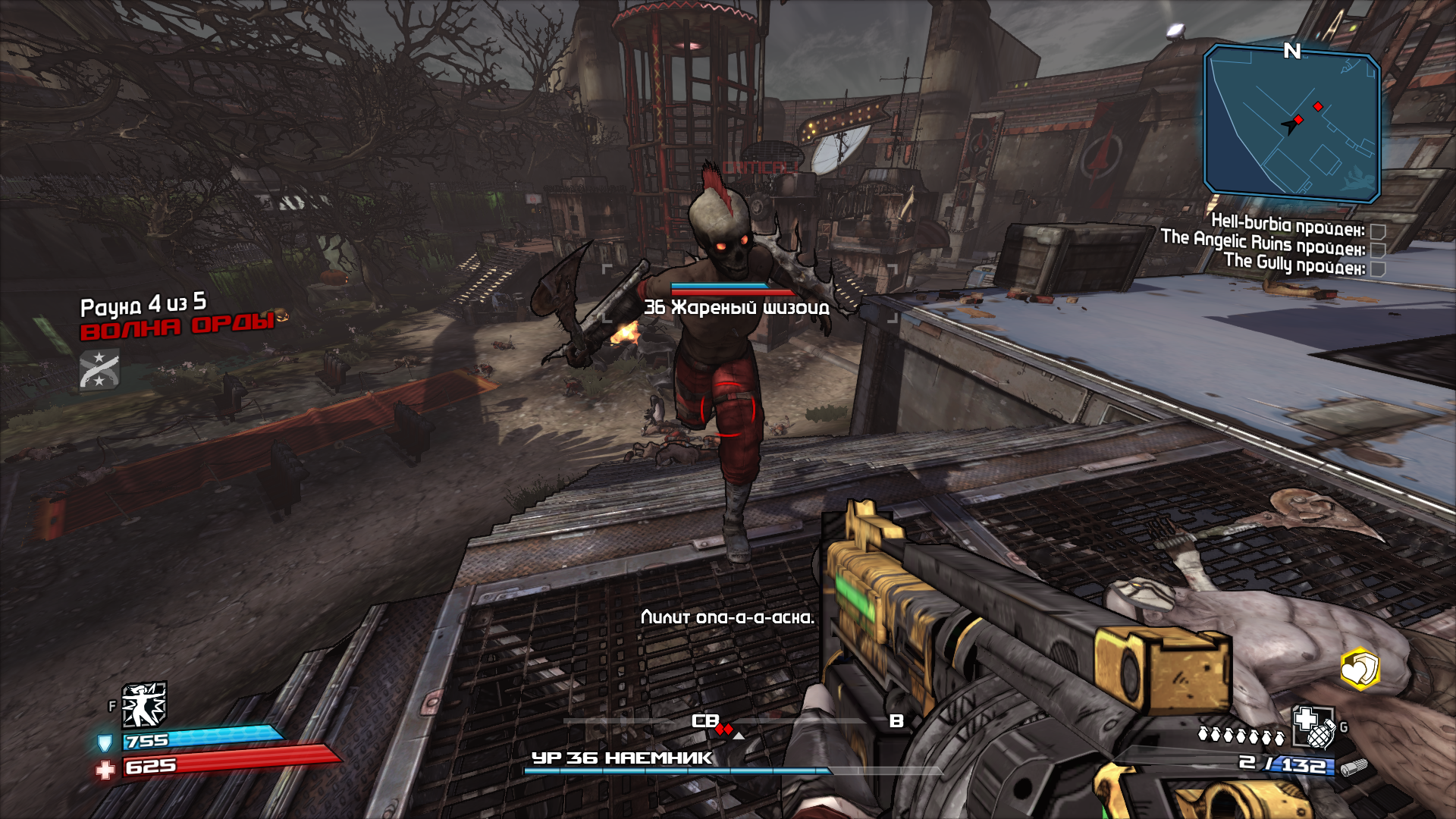
Task: Click the compass bar heading strip
Action: (x=728, y=721)
